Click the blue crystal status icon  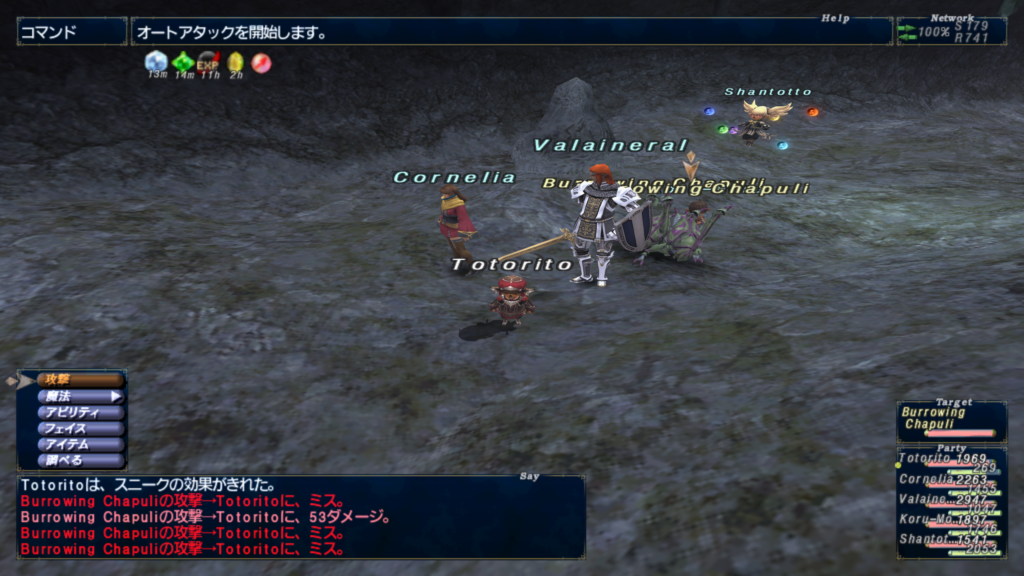156,62
